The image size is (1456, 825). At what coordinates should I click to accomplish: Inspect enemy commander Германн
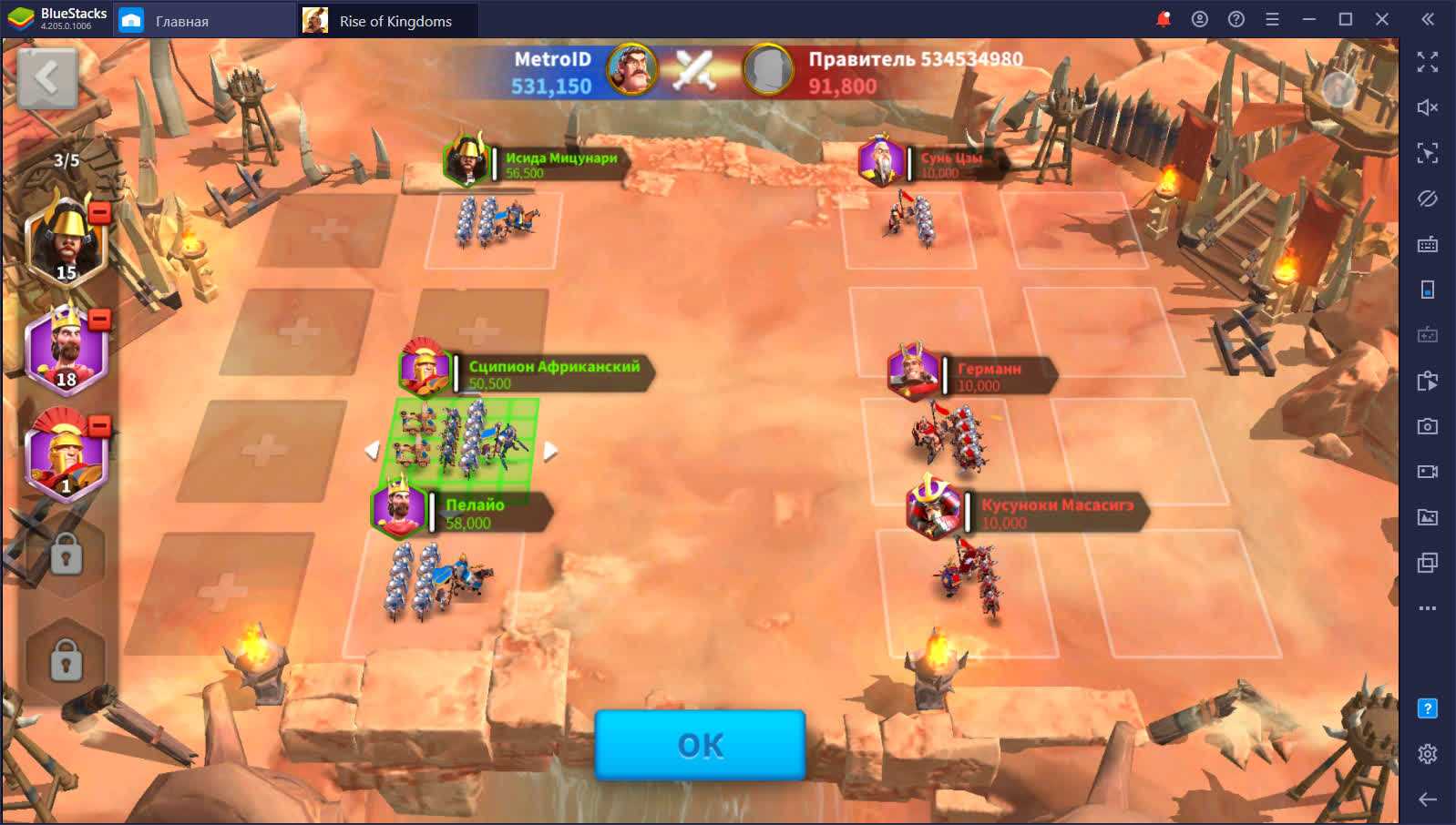[x=914, y=372]
